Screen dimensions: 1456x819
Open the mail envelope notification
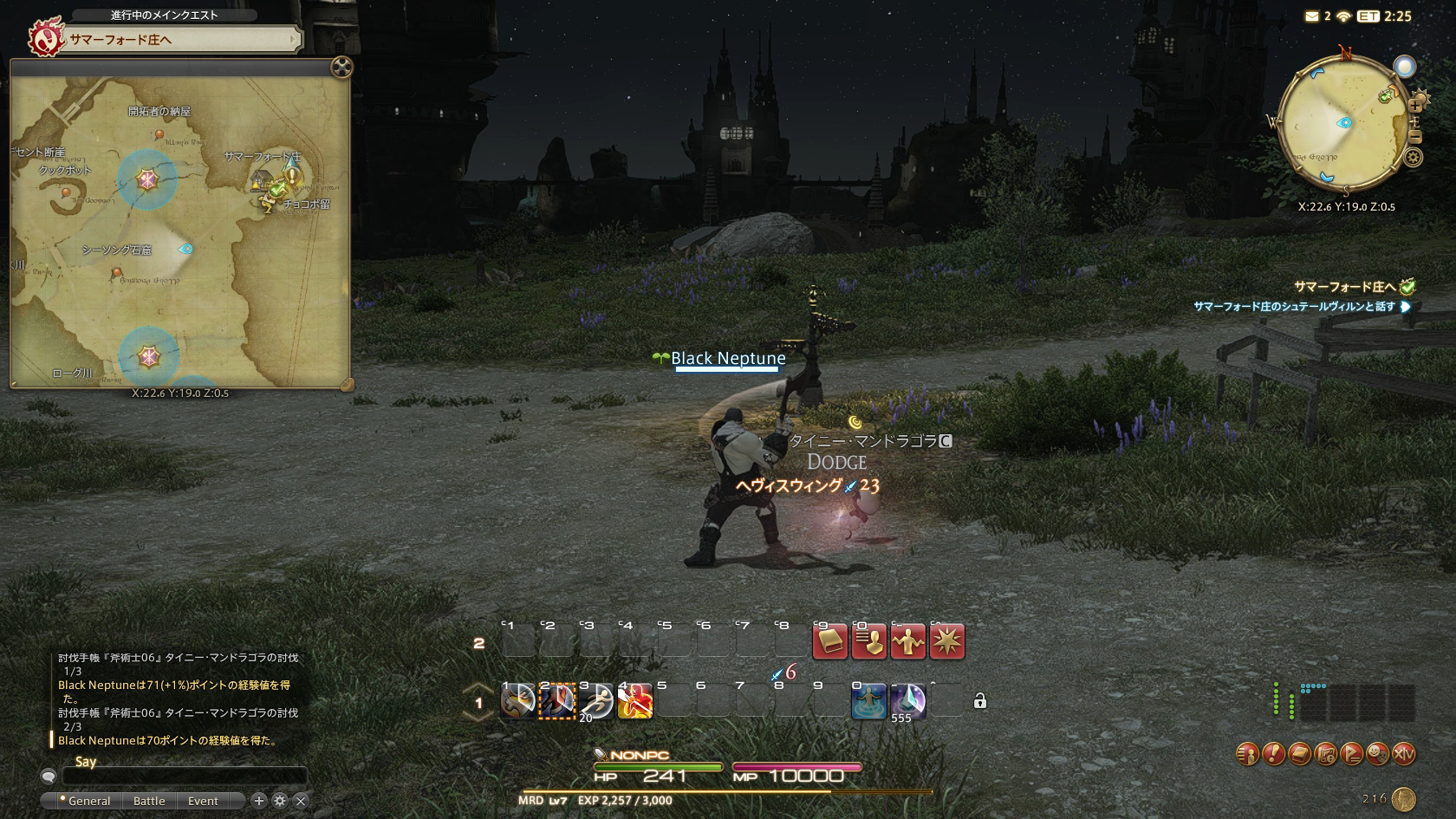[1311, 16]
